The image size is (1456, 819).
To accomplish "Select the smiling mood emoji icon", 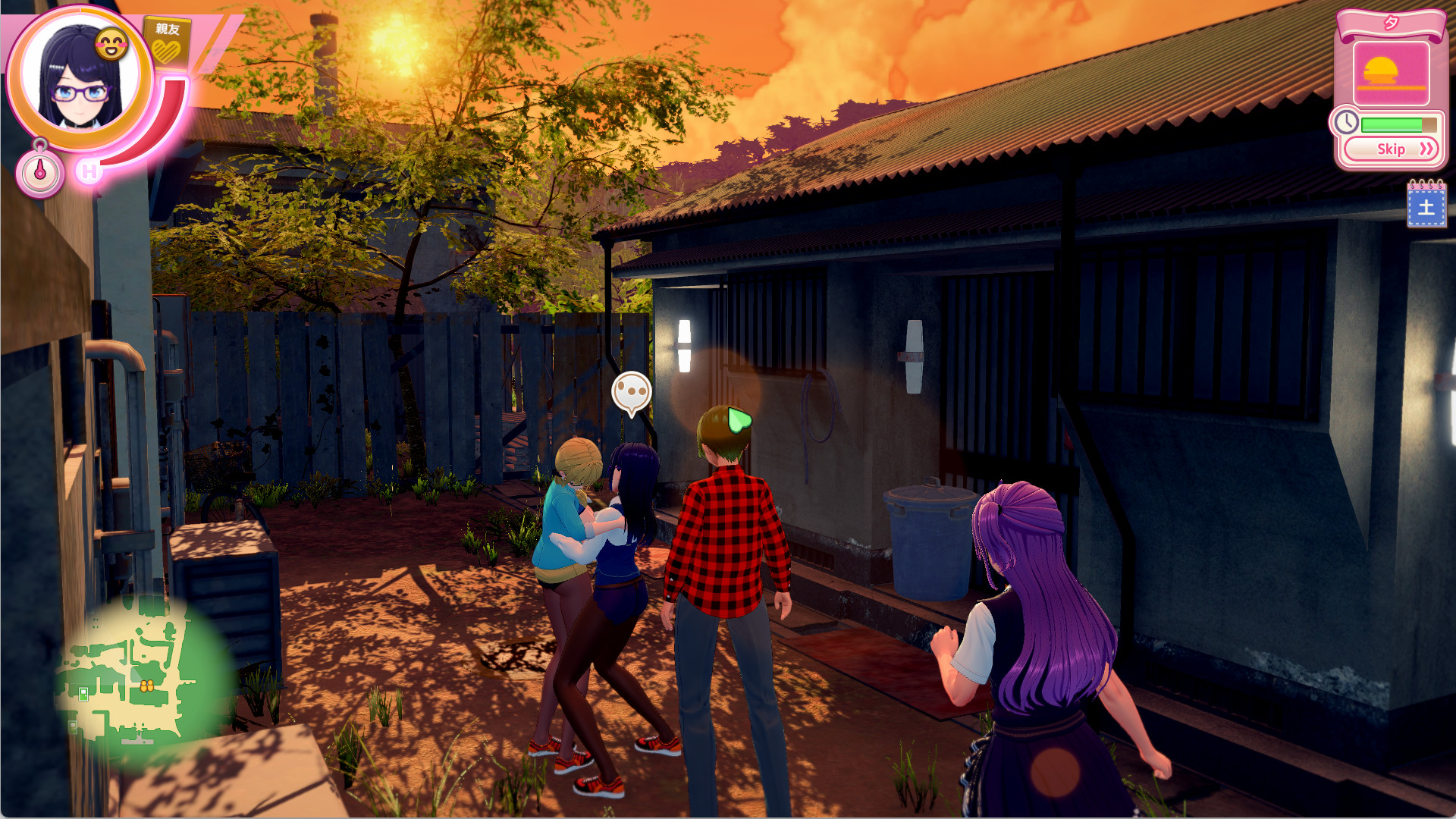I will (112, 45).
